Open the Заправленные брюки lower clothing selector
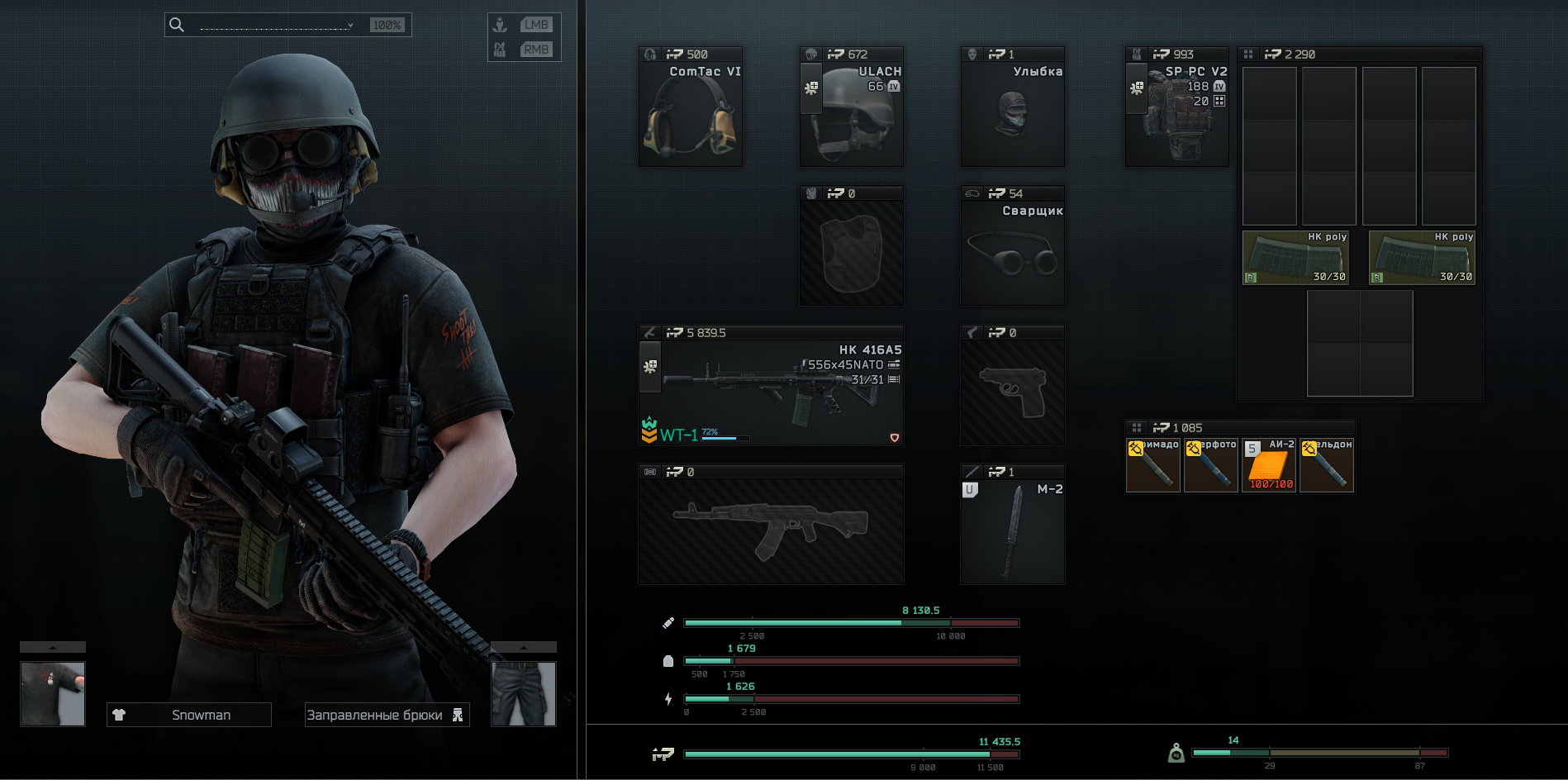Image resolution: width=1568 pixels, height=780 pixels. 387,715
